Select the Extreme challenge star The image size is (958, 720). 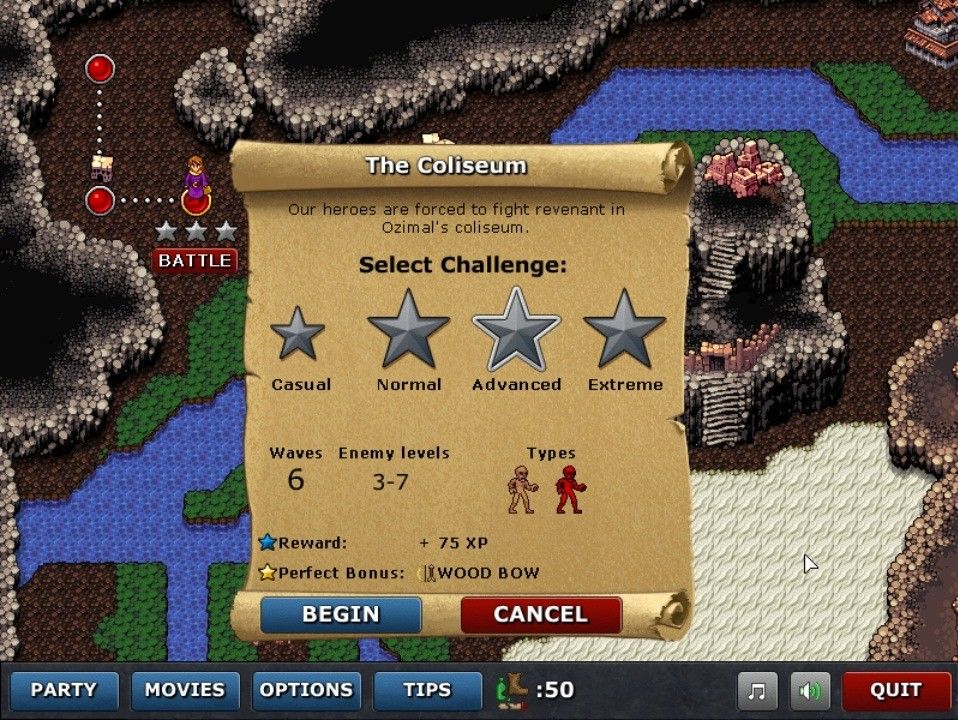(x=625, y=329)
